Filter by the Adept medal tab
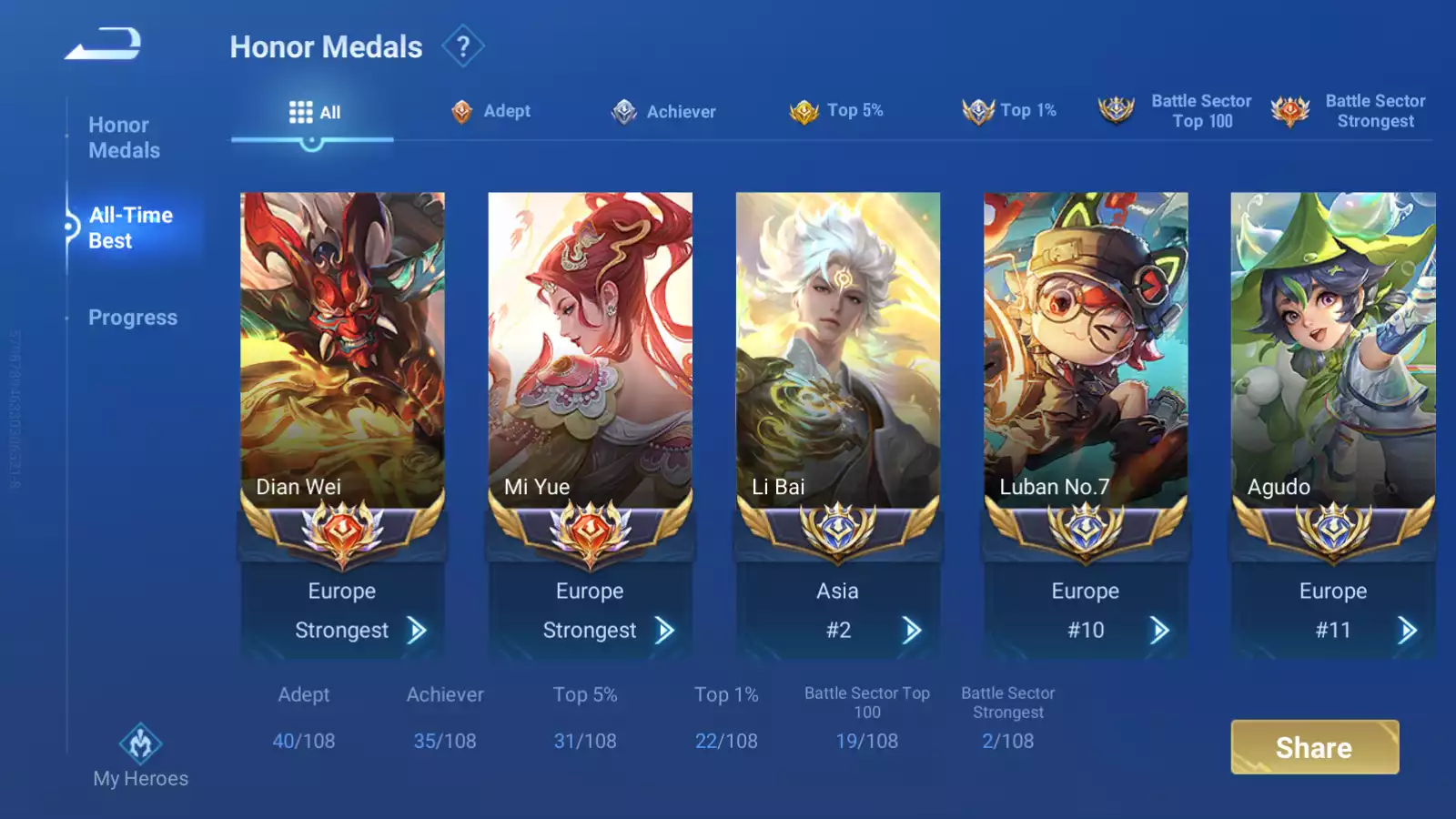 (491, 111)
